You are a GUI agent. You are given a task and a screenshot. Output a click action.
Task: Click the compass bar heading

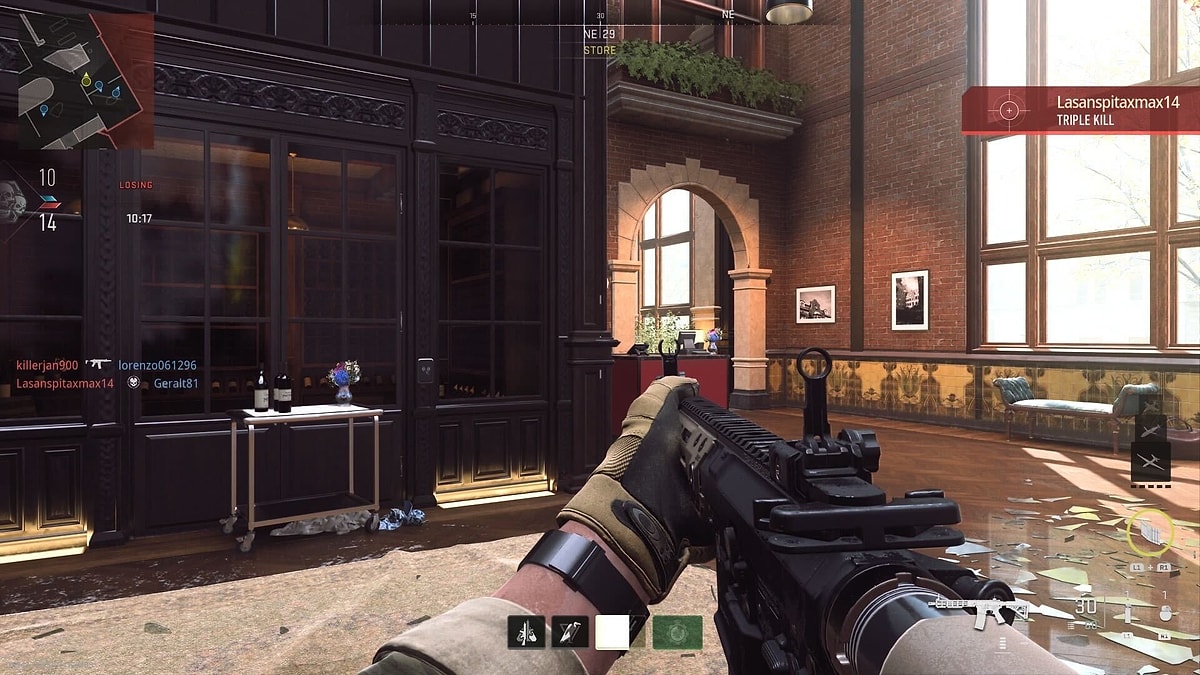click(600, 33)
